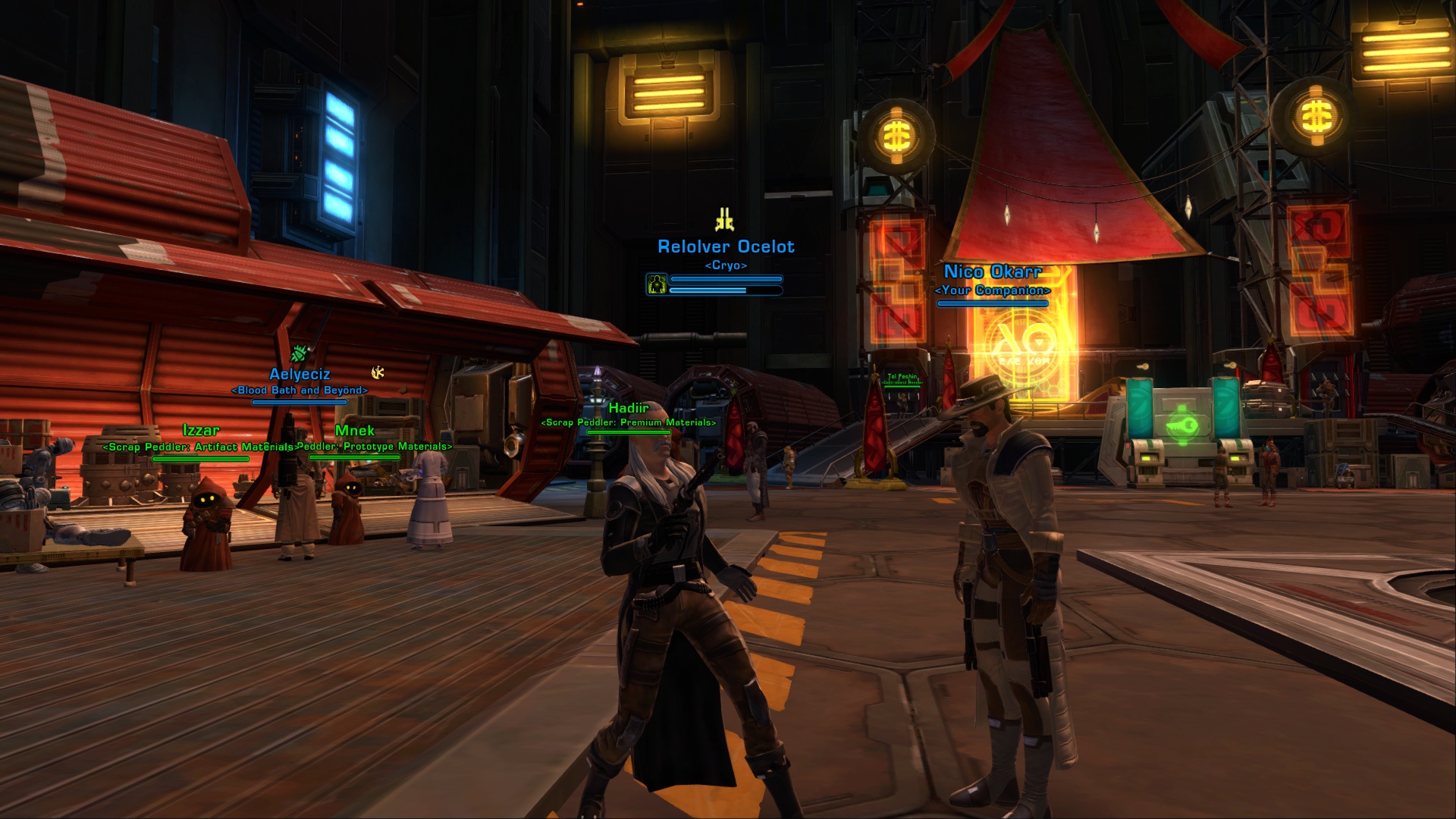1456x819 pixels.
Task: Target companion Nico Okarr's nameplate
Action: 993,272
